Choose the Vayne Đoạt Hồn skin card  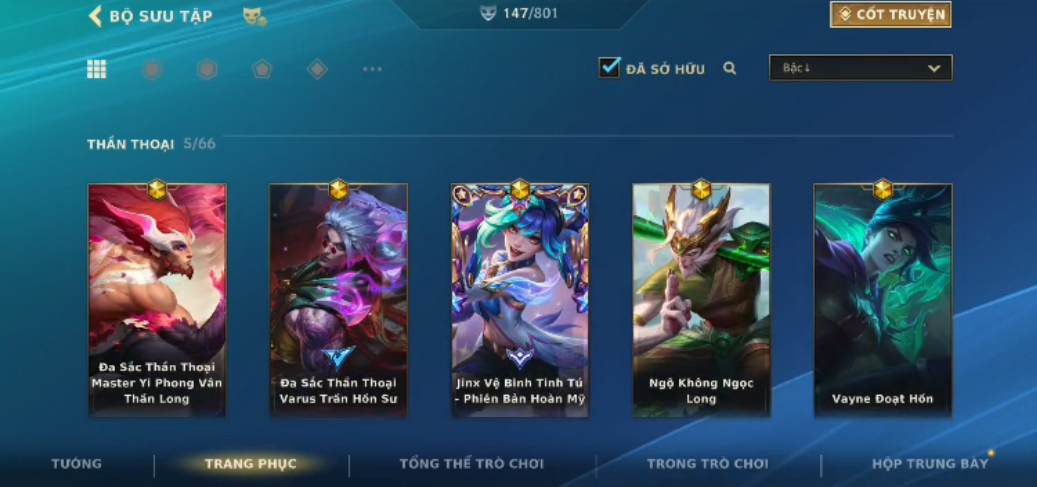tap(882, 300)
